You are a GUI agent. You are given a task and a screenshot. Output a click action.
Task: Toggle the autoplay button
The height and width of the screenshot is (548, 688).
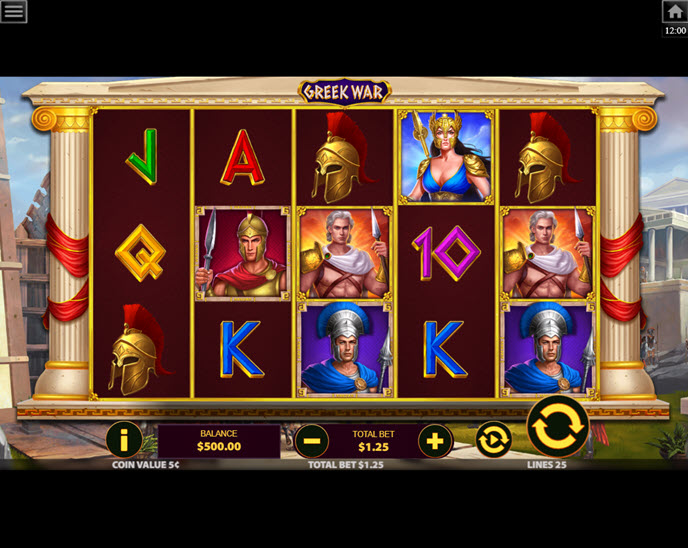(x=493, y=439)
